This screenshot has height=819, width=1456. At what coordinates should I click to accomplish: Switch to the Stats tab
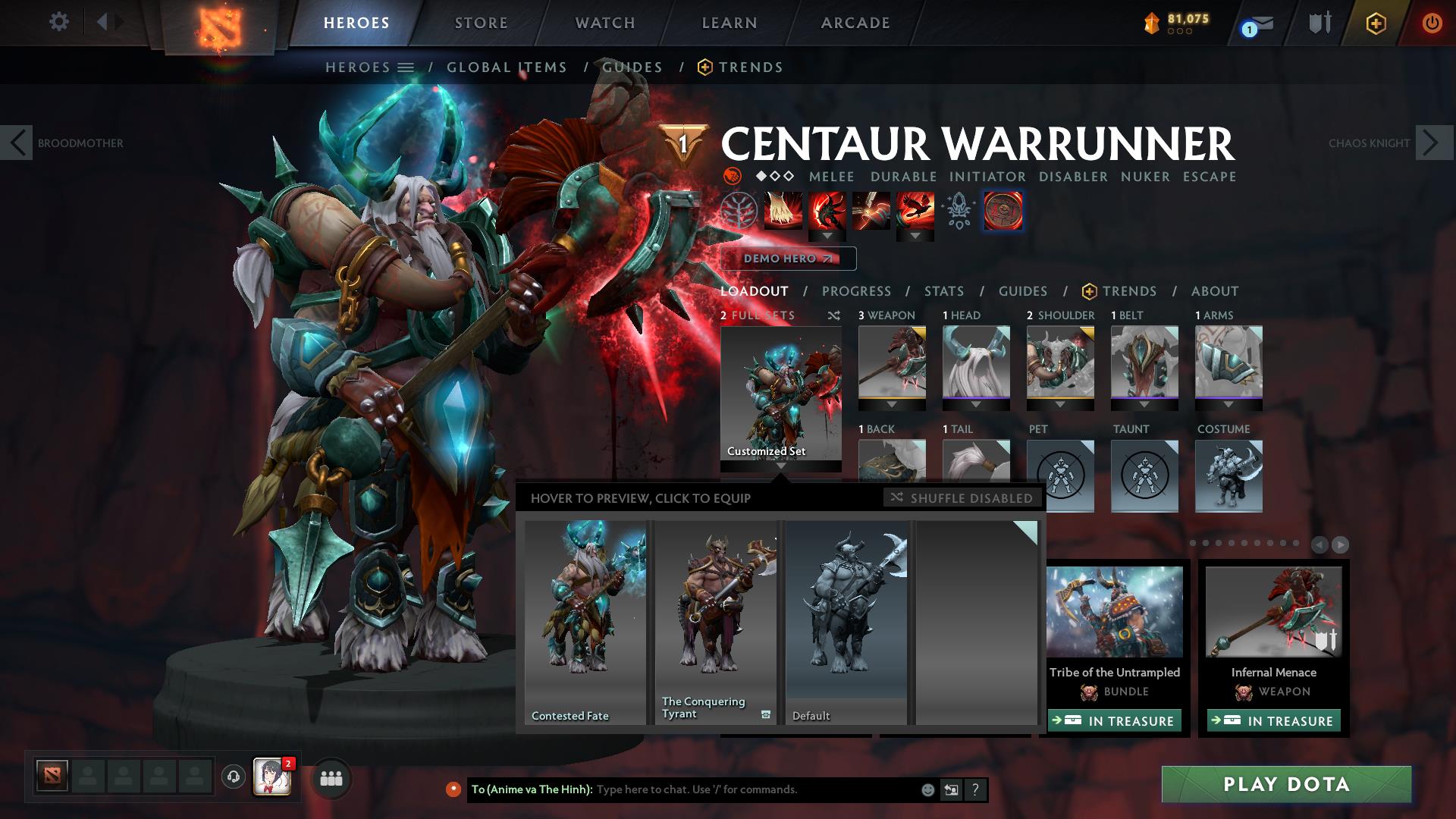943,291
